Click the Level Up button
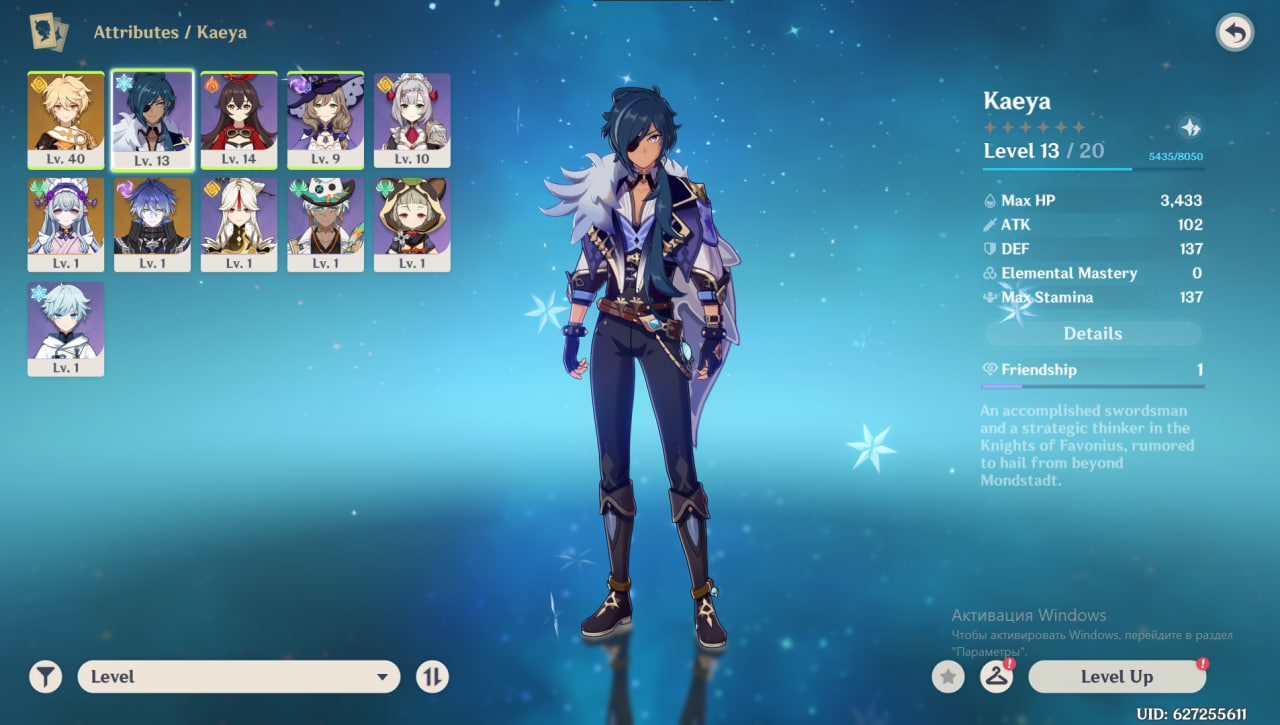Image resolution: width=1280 pixels, height=725 pixels. (x=1116, y=677)
